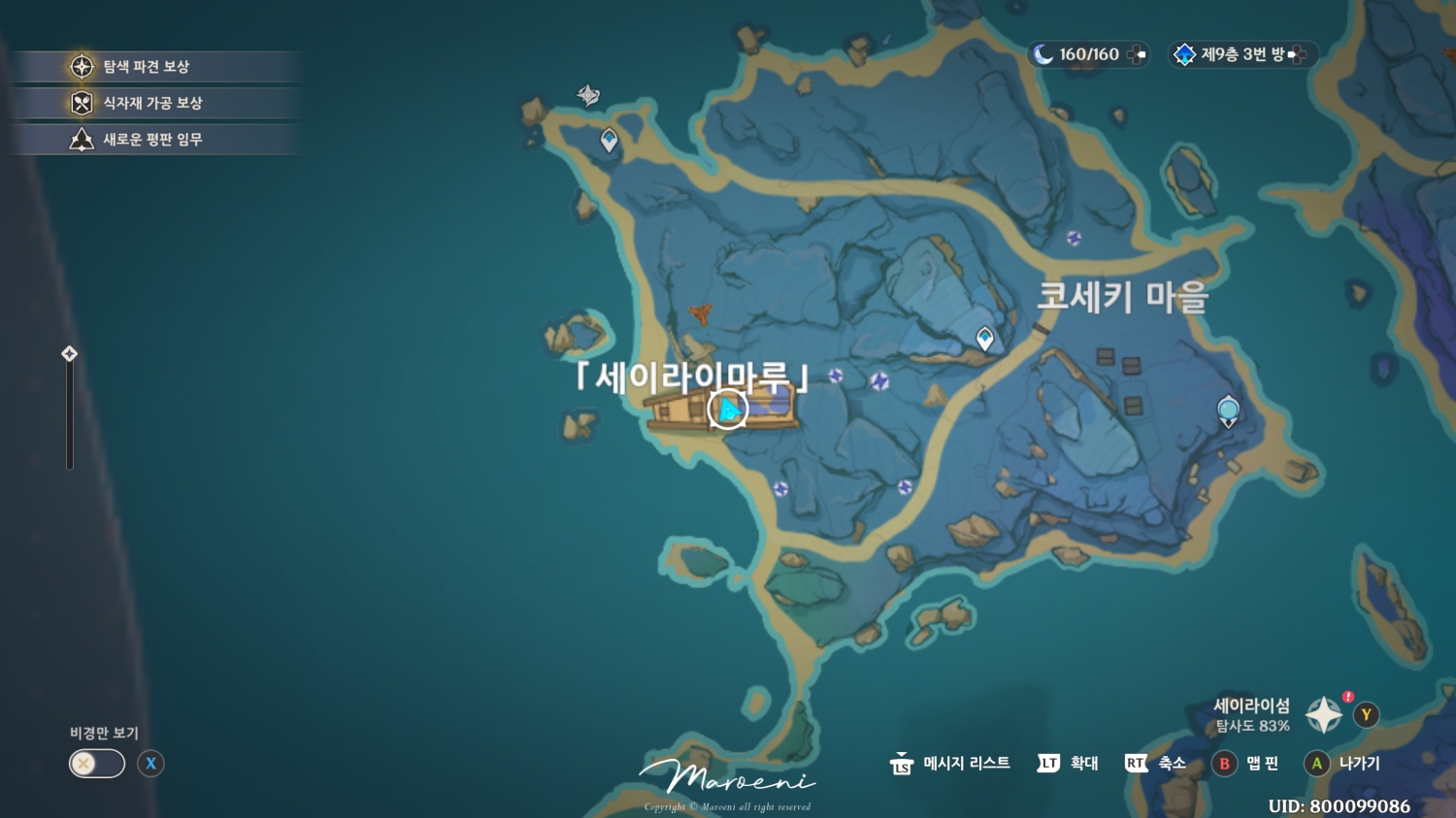Click the player location marker at 세이라이마루
The height and width of the screenshot is (818, 1456).
point(726,409)
